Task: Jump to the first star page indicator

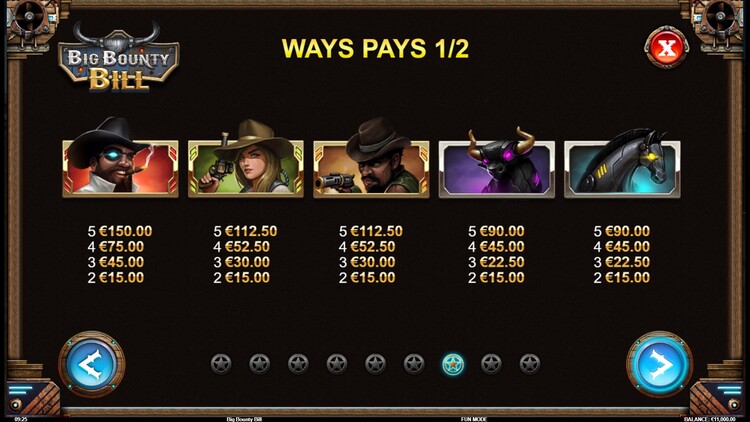Action: coord(221,364)
